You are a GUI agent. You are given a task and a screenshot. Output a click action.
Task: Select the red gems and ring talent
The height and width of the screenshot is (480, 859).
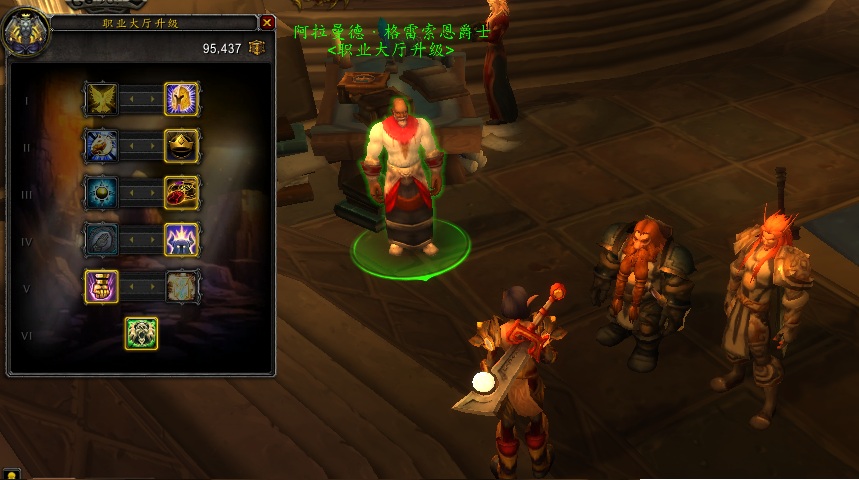pos(181,192)
